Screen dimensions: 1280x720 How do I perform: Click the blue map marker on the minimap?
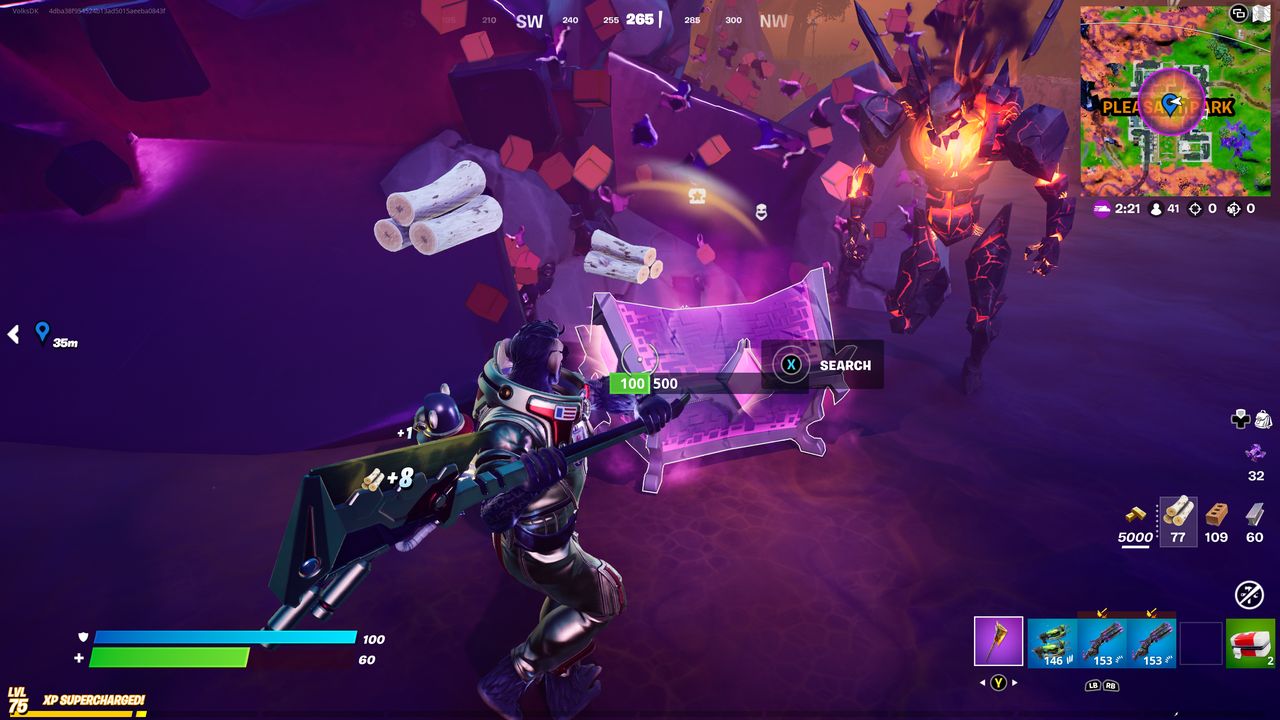(x=1170, y=104)
